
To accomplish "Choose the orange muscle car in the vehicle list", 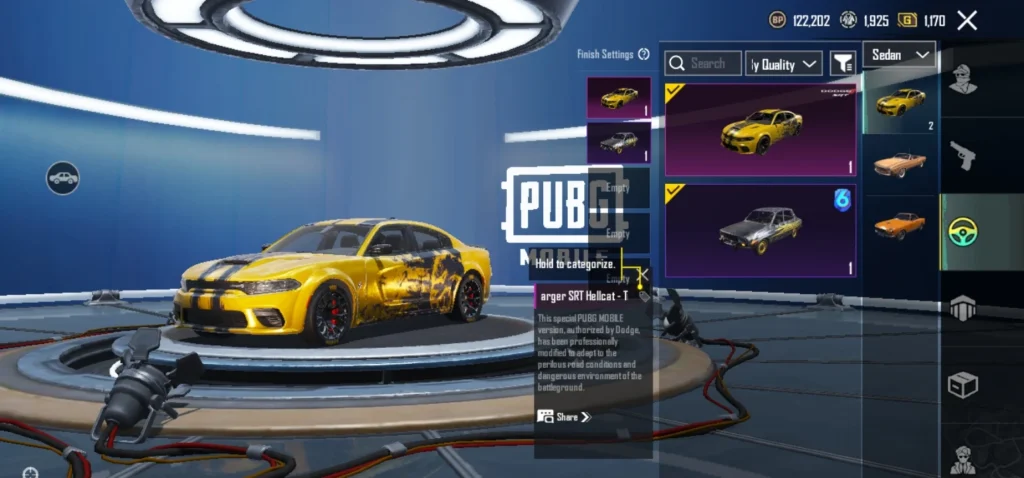I will click(x=900, y=225).
